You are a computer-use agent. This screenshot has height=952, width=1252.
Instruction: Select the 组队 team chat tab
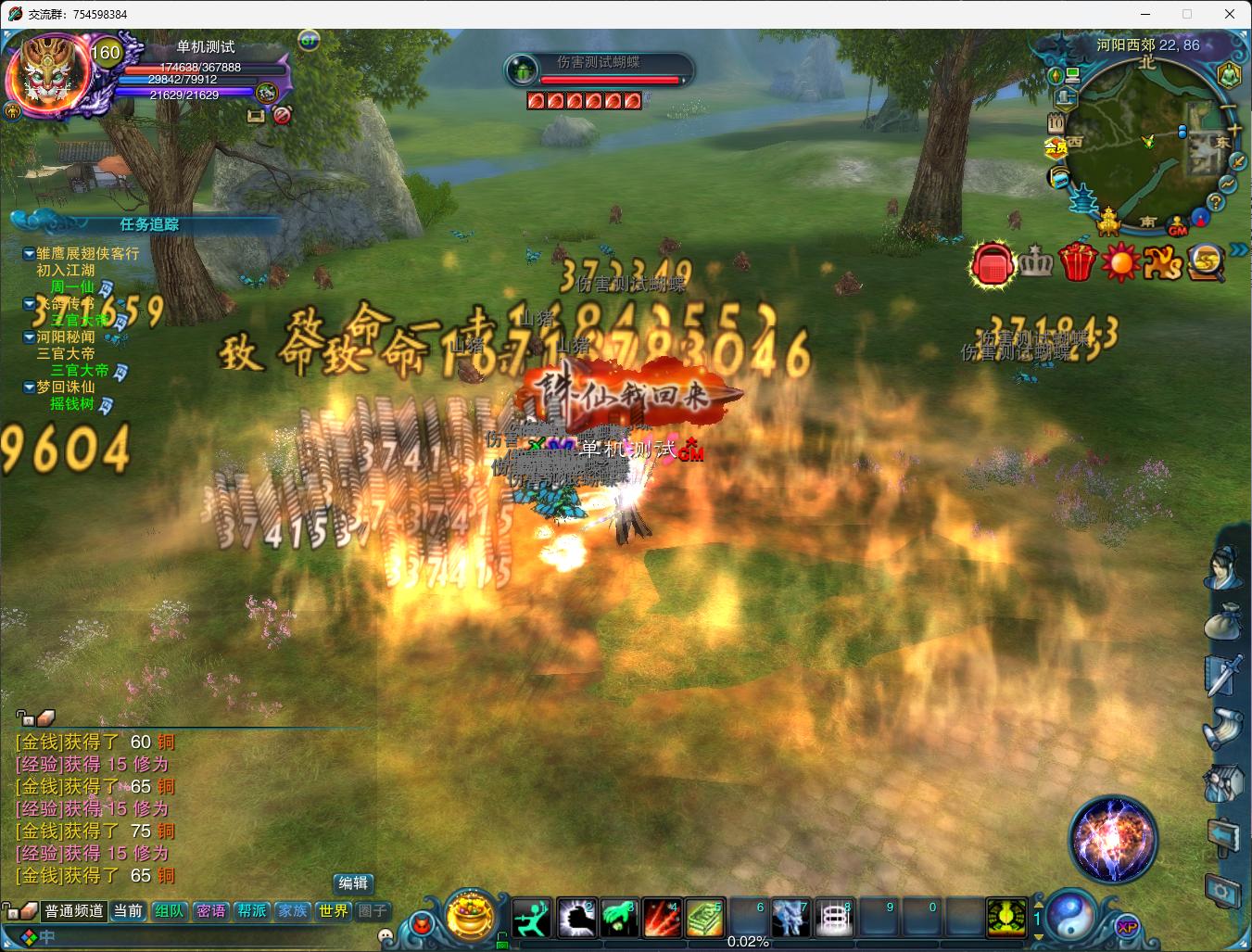tap(170, 911)
